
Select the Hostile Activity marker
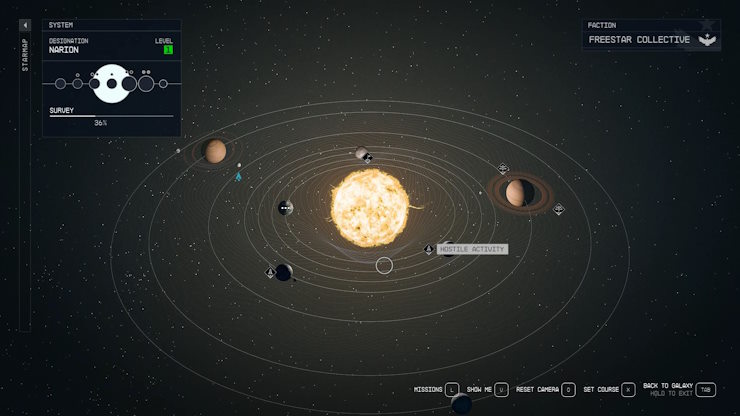pyautogui.click(x=429, y=249)
